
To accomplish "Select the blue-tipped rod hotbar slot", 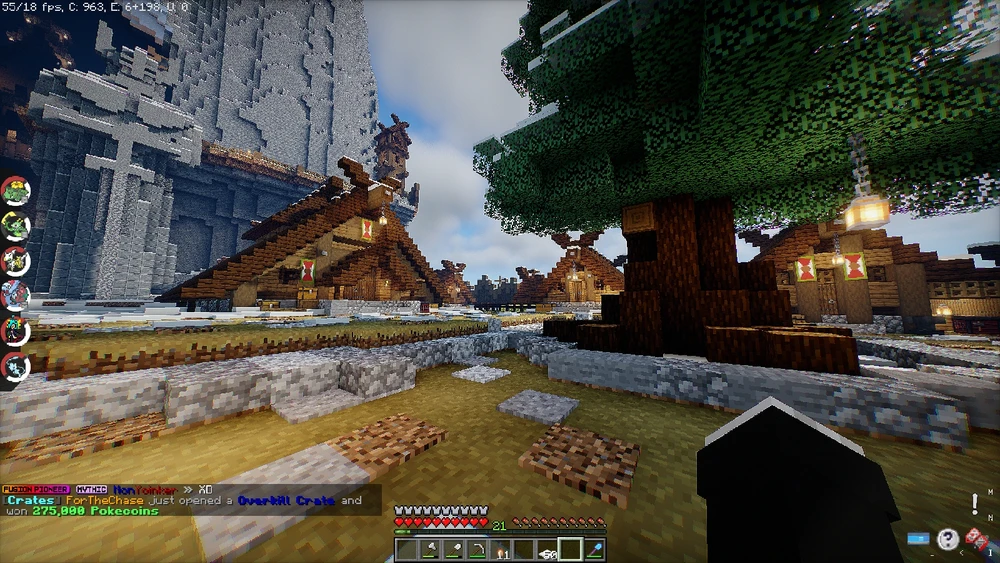I will [x=594, y=549].
